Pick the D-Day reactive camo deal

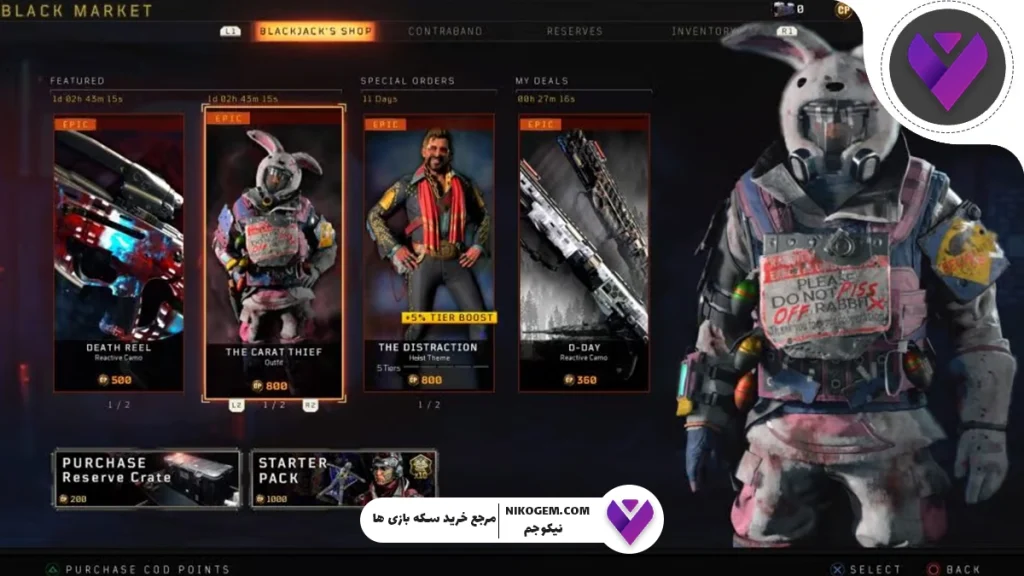pos(584,252)
